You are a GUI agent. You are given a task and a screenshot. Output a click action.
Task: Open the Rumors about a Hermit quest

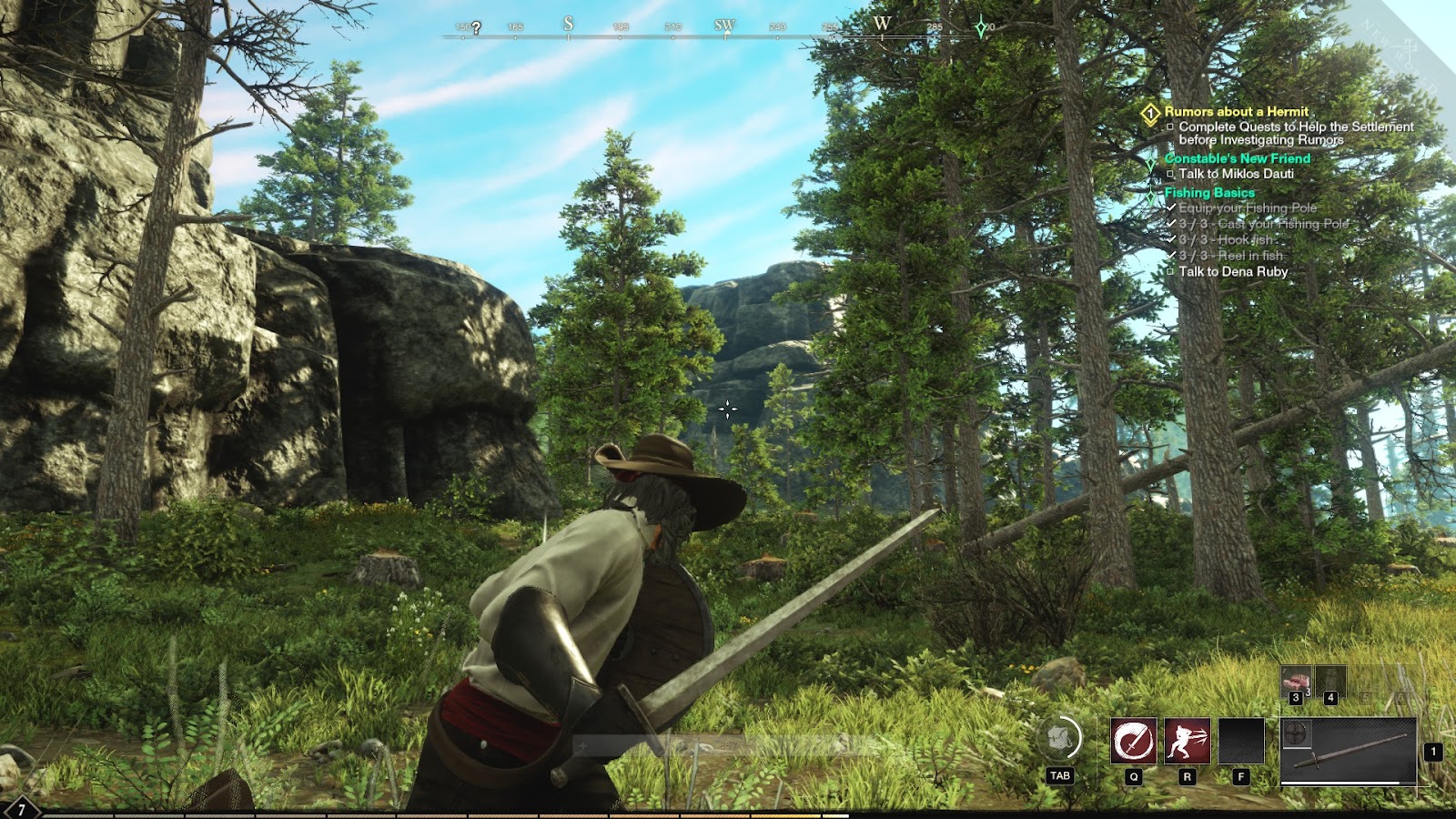coord(1236,111)
